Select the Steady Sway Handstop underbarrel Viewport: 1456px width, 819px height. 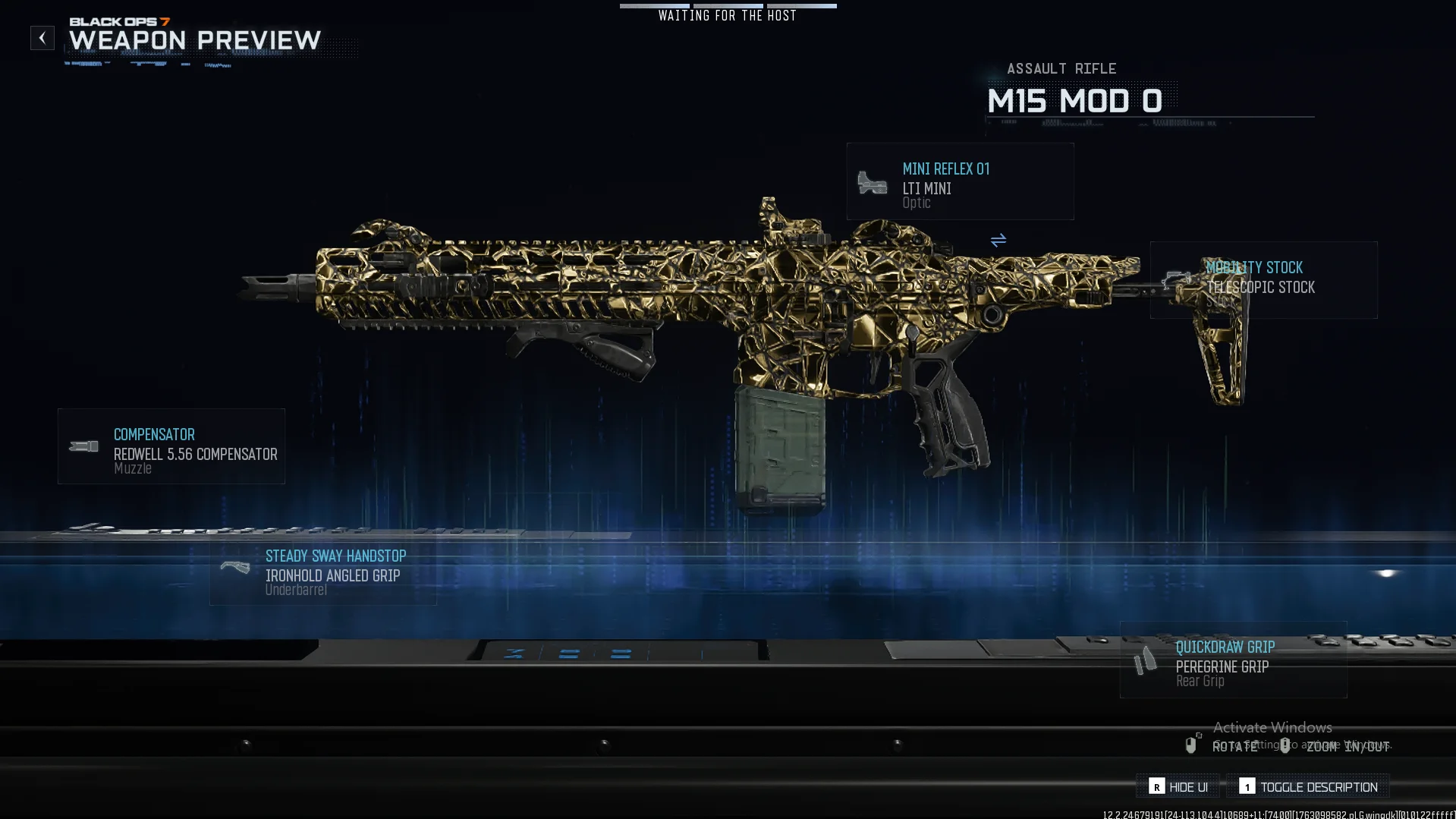(x=323, y=572)
